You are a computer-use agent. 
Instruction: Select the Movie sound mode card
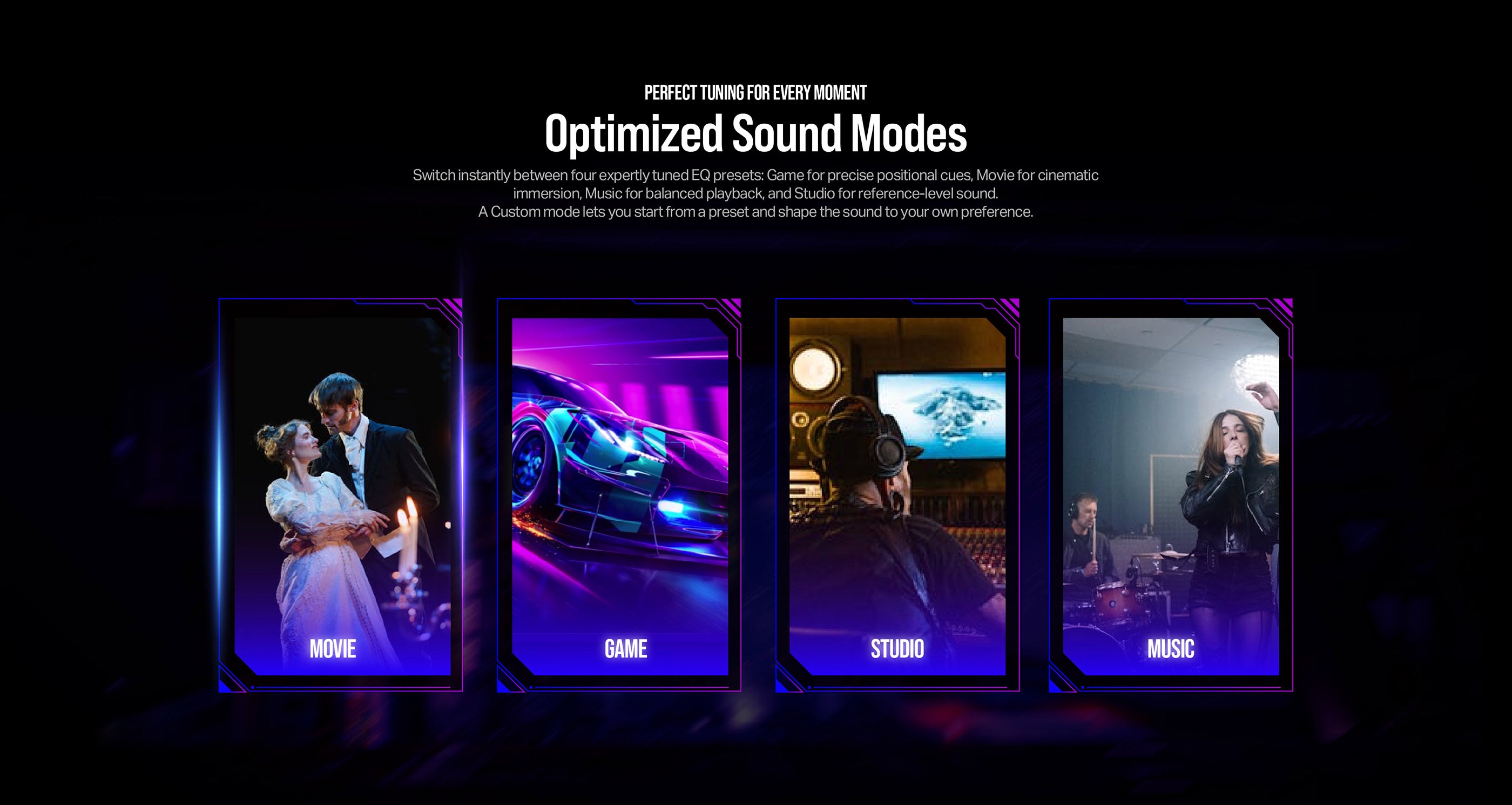click(x=340, y=495)
